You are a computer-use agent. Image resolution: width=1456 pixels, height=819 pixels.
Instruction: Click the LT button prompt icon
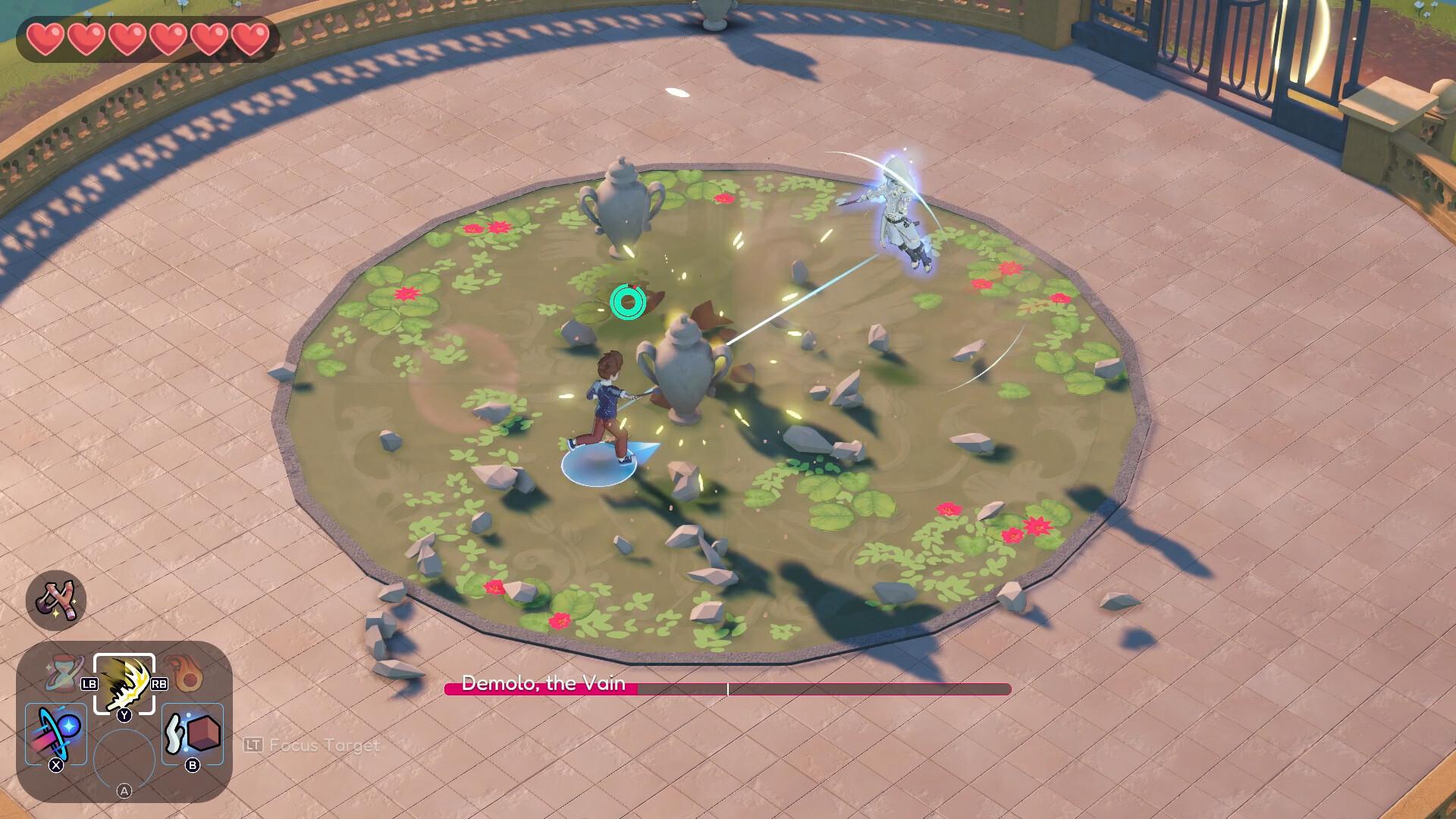[x=255, y=746]
